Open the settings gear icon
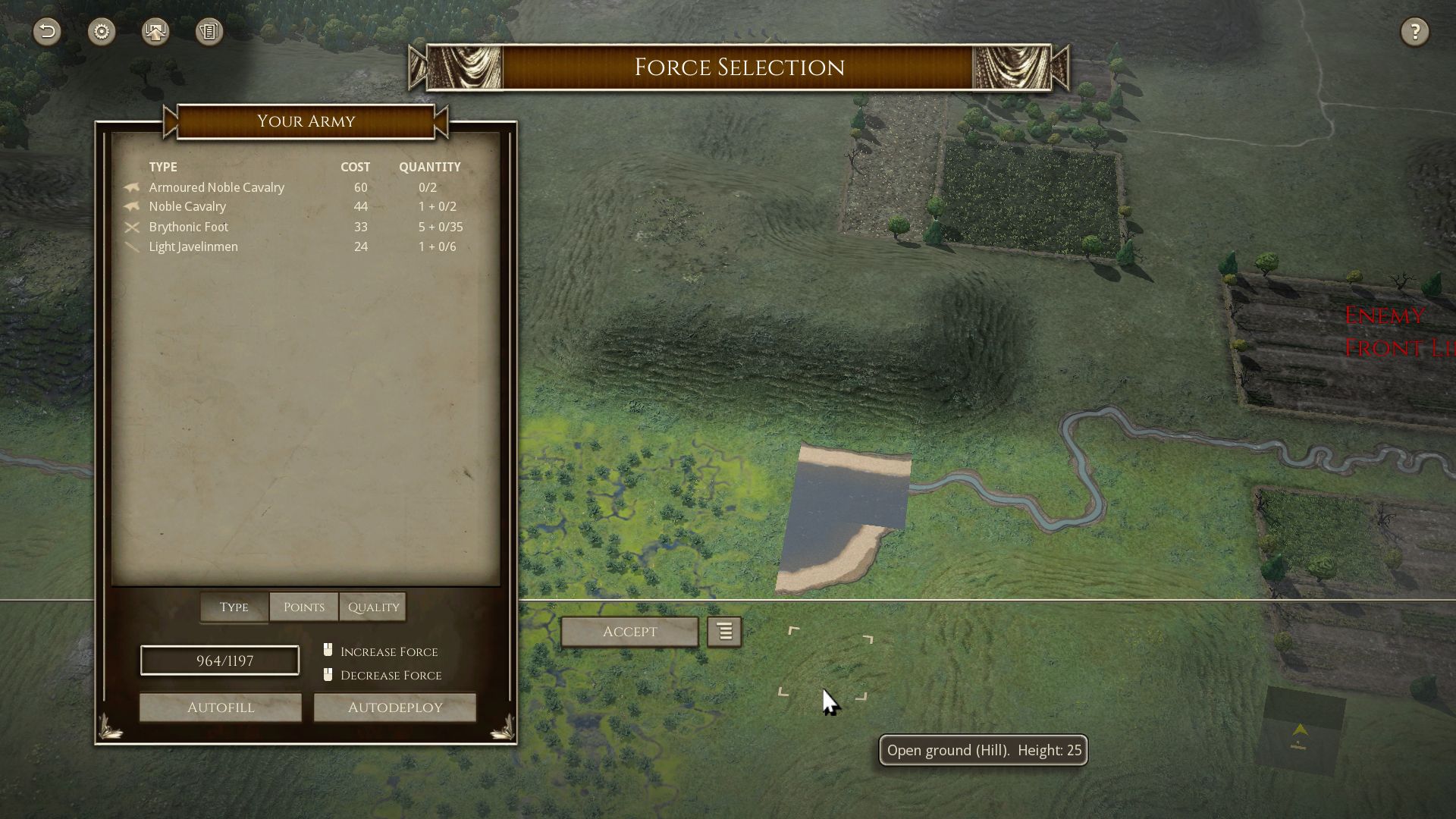The image size is (1456, 819). coord(101,31)
